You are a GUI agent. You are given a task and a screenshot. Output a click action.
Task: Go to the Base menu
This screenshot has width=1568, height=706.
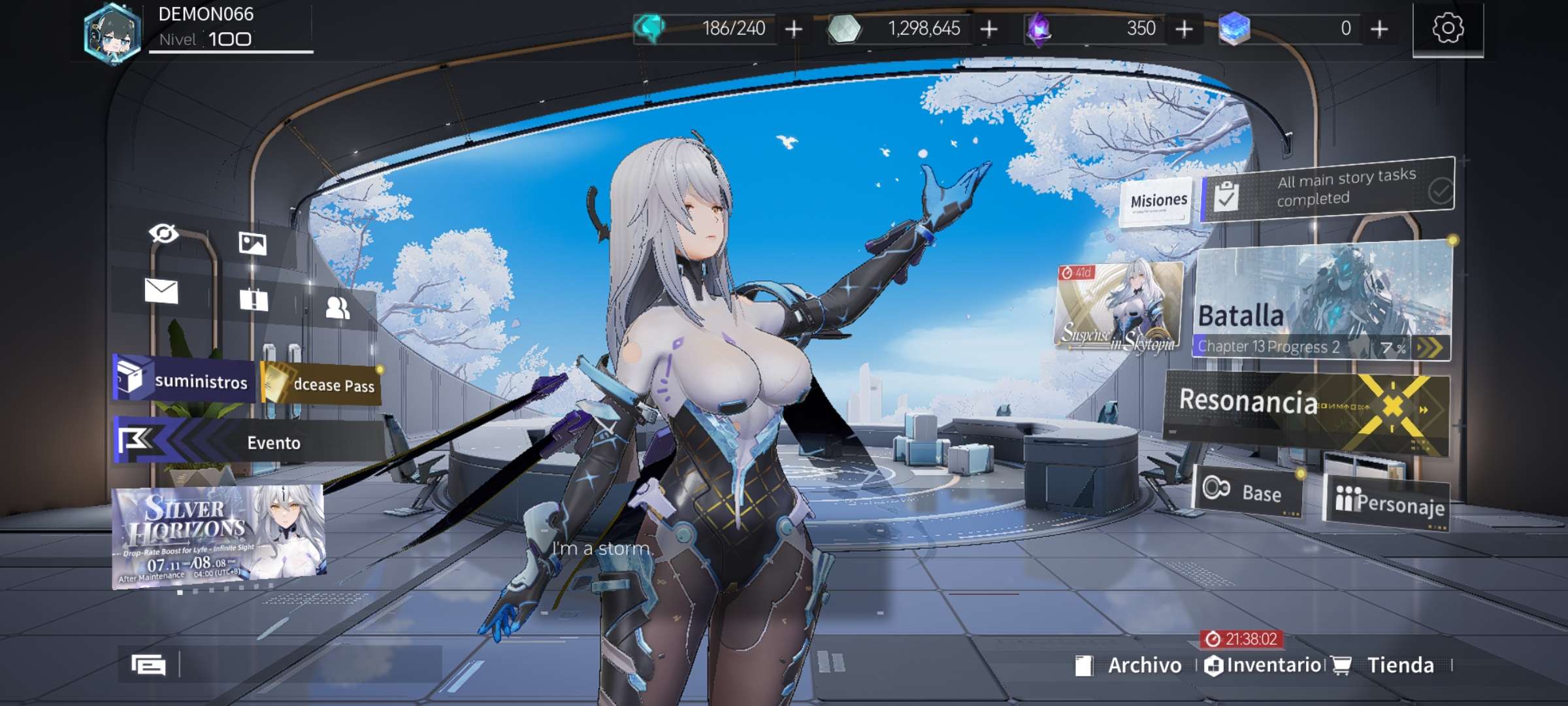(x=1248, y=492)
